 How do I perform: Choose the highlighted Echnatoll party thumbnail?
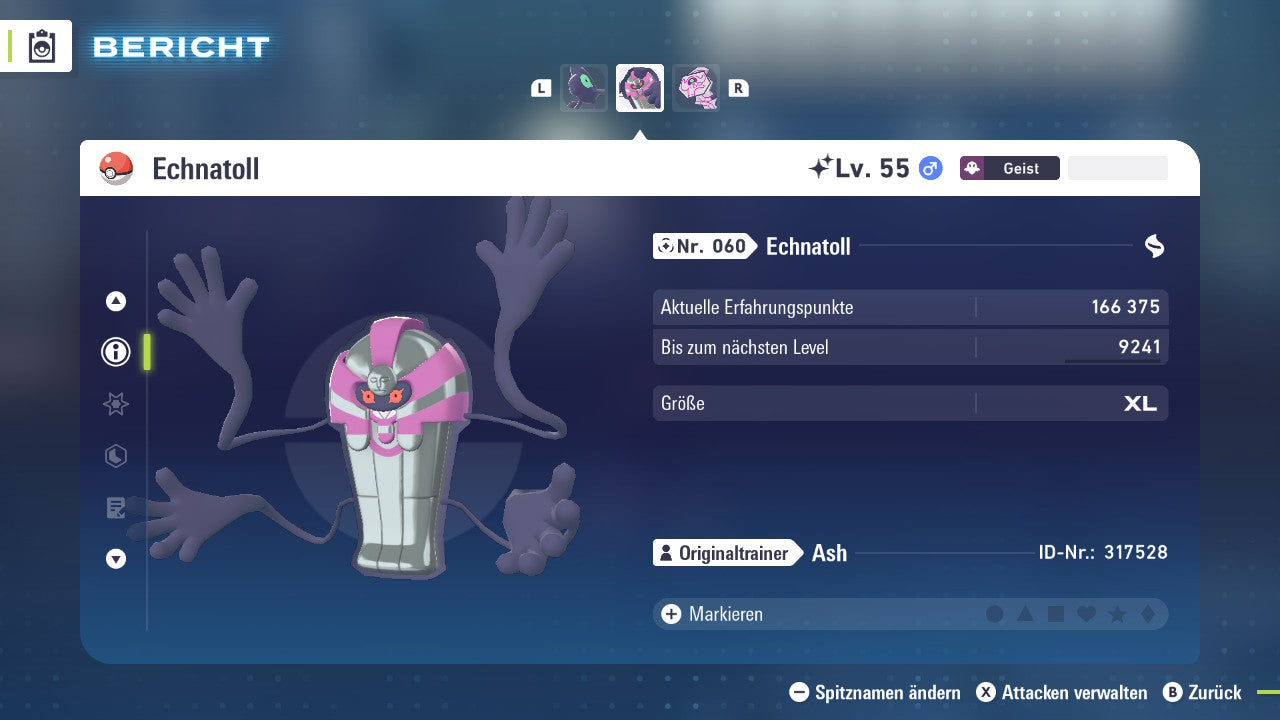[640, 88]
